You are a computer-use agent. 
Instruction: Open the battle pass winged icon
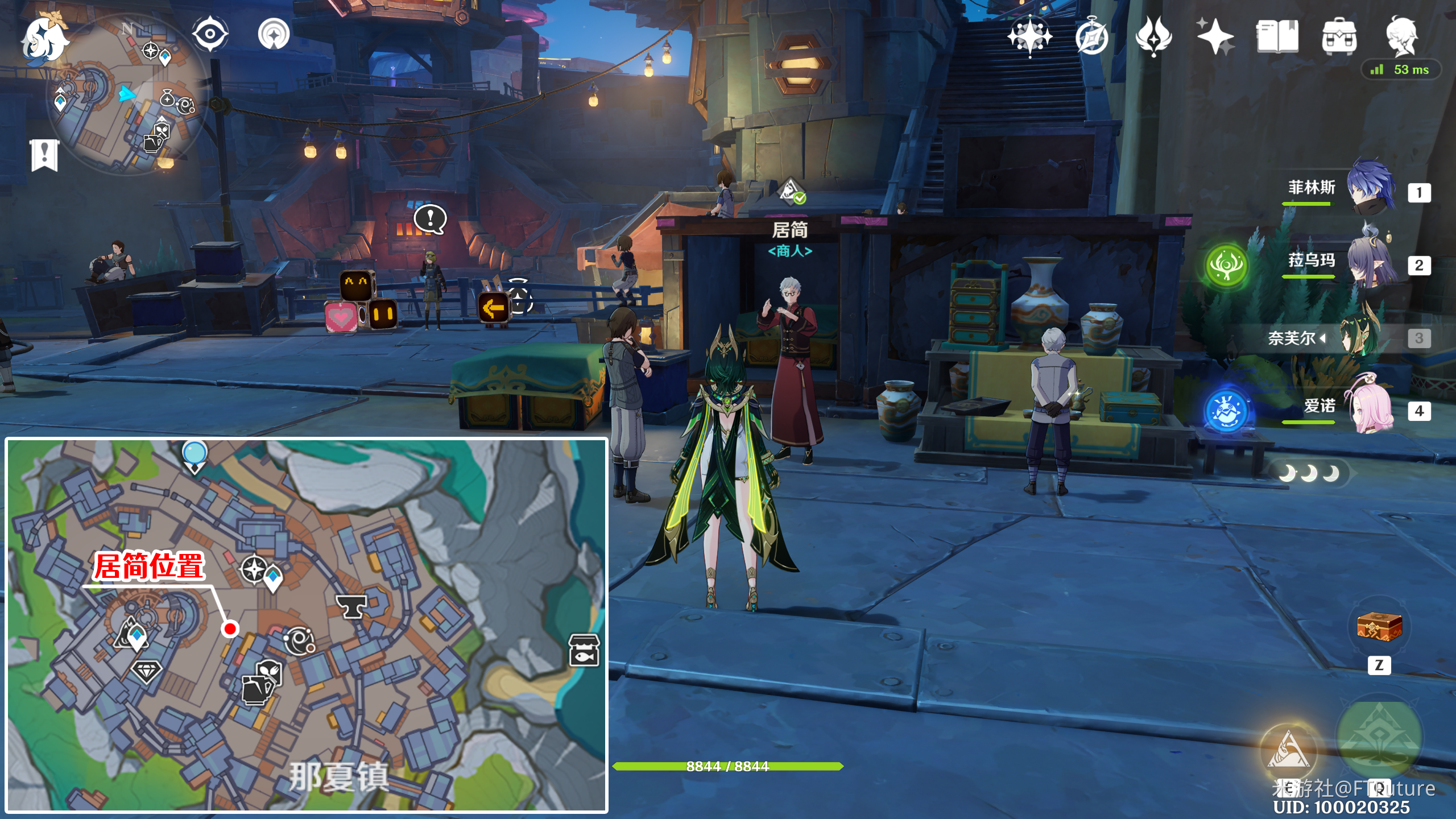coord(1153,36)
